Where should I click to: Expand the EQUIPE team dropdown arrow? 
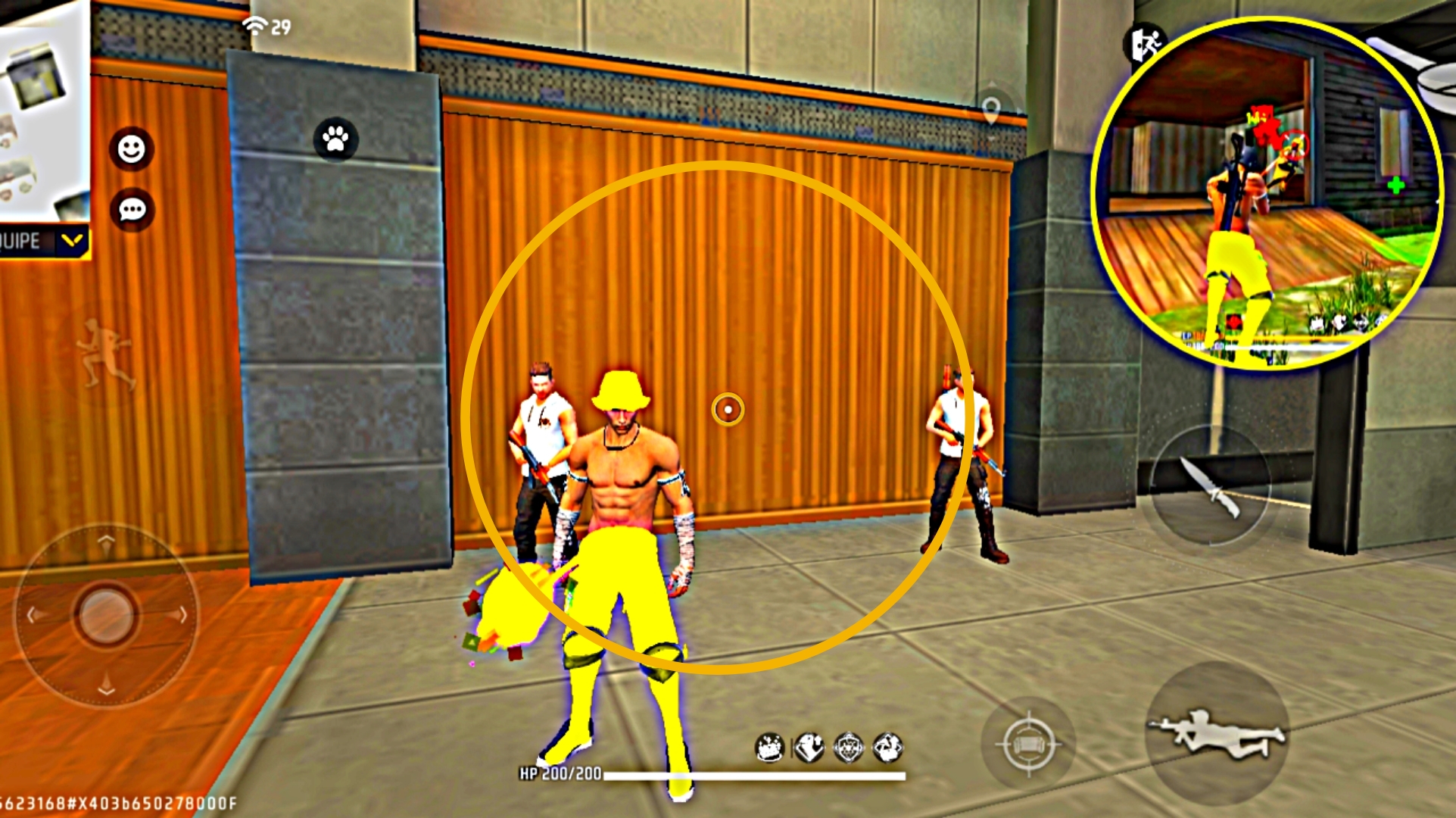(72, 242)
